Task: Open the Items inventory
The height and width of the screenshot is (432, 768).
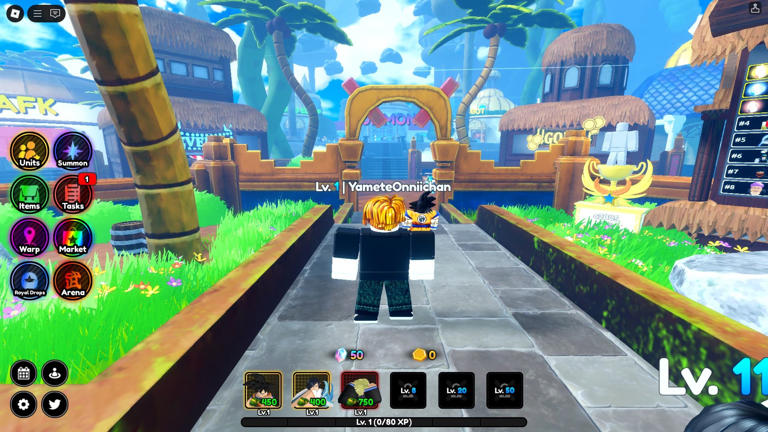Action: pyautogui.click(x=29, y=195)
